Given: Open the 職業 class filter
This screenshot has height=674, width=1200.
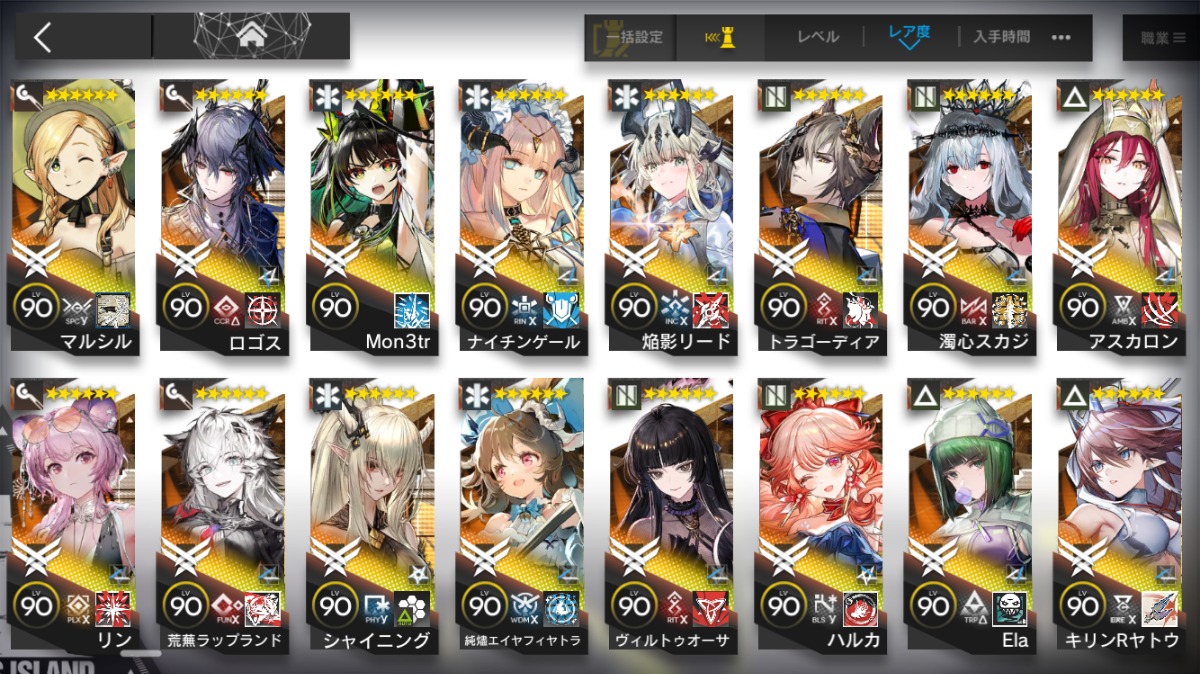Looking at the screenshot, I should coord(1161,37).
